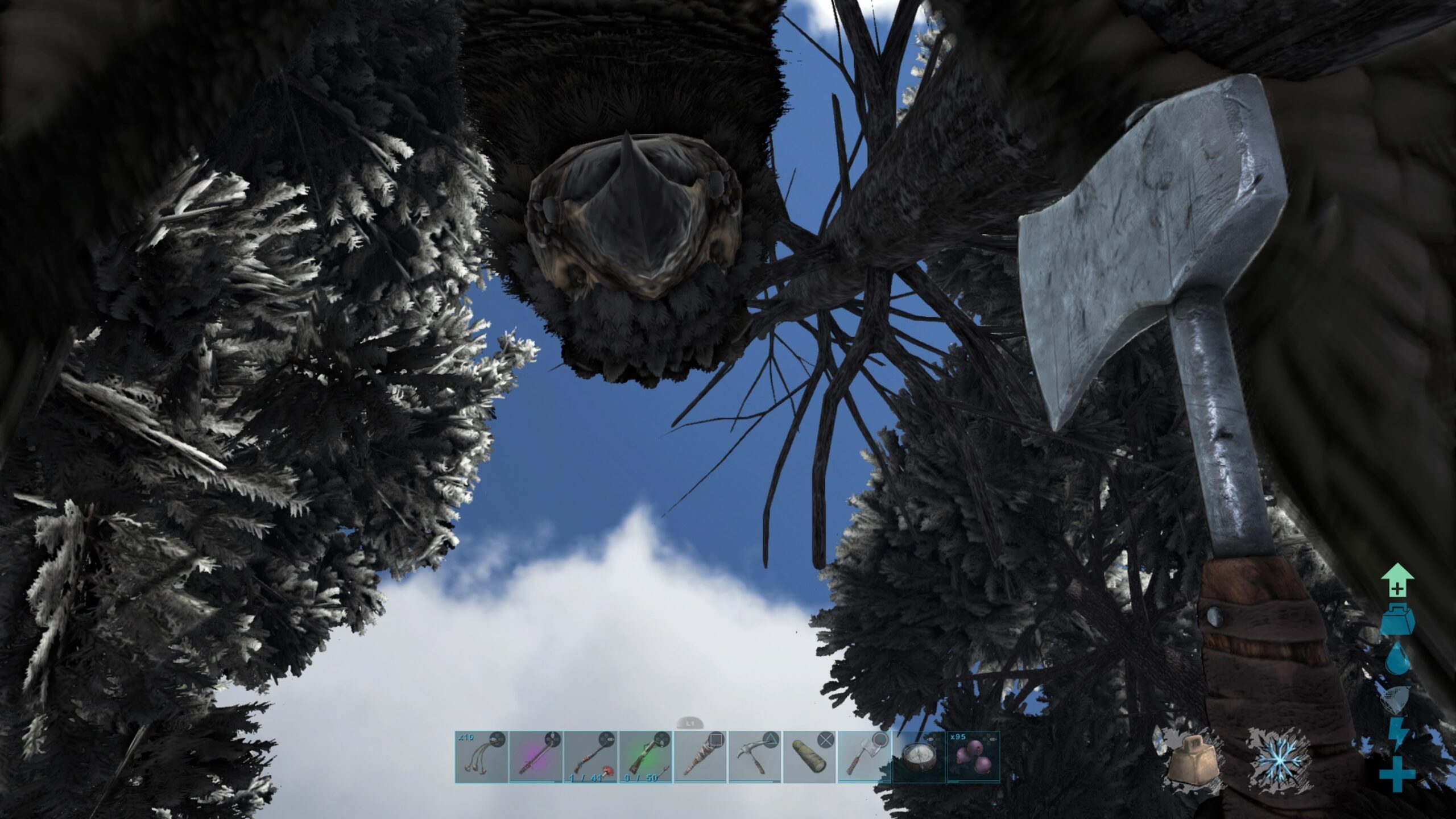Select the metal pick slot
Viewport: 1456px width, 819px height.
755,757
